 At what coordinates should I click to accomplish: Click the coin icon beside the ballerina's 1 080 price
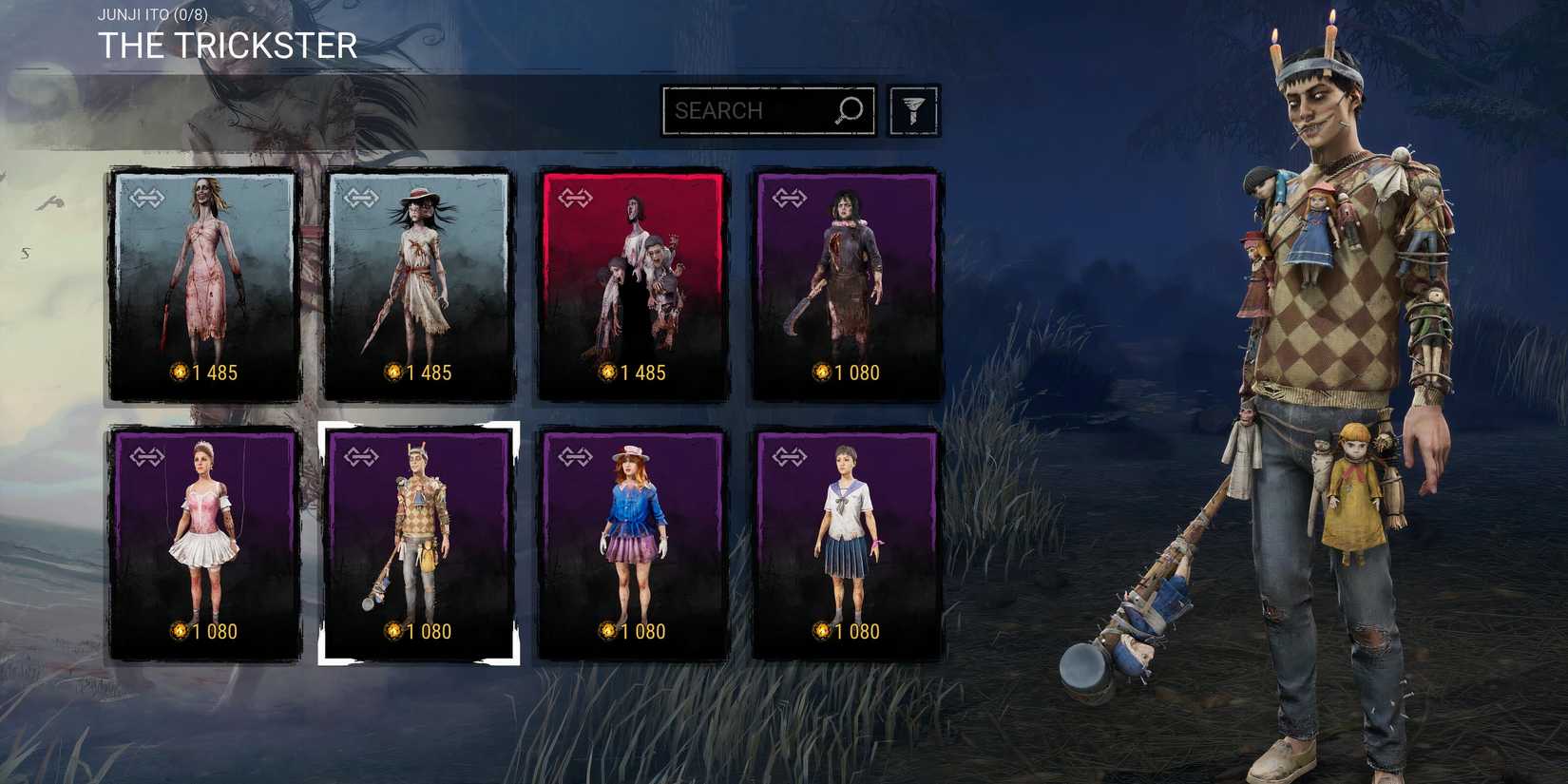point(179,630)
